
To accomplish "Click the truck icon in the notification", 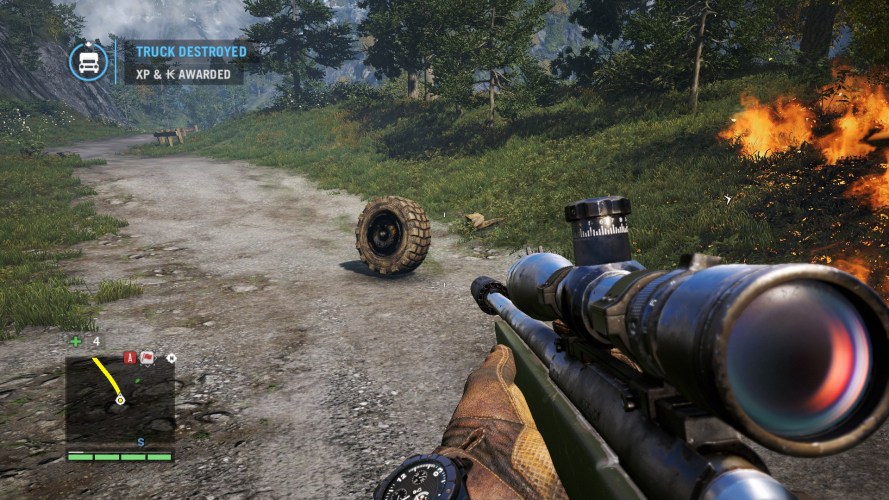I will pos(88,62).
